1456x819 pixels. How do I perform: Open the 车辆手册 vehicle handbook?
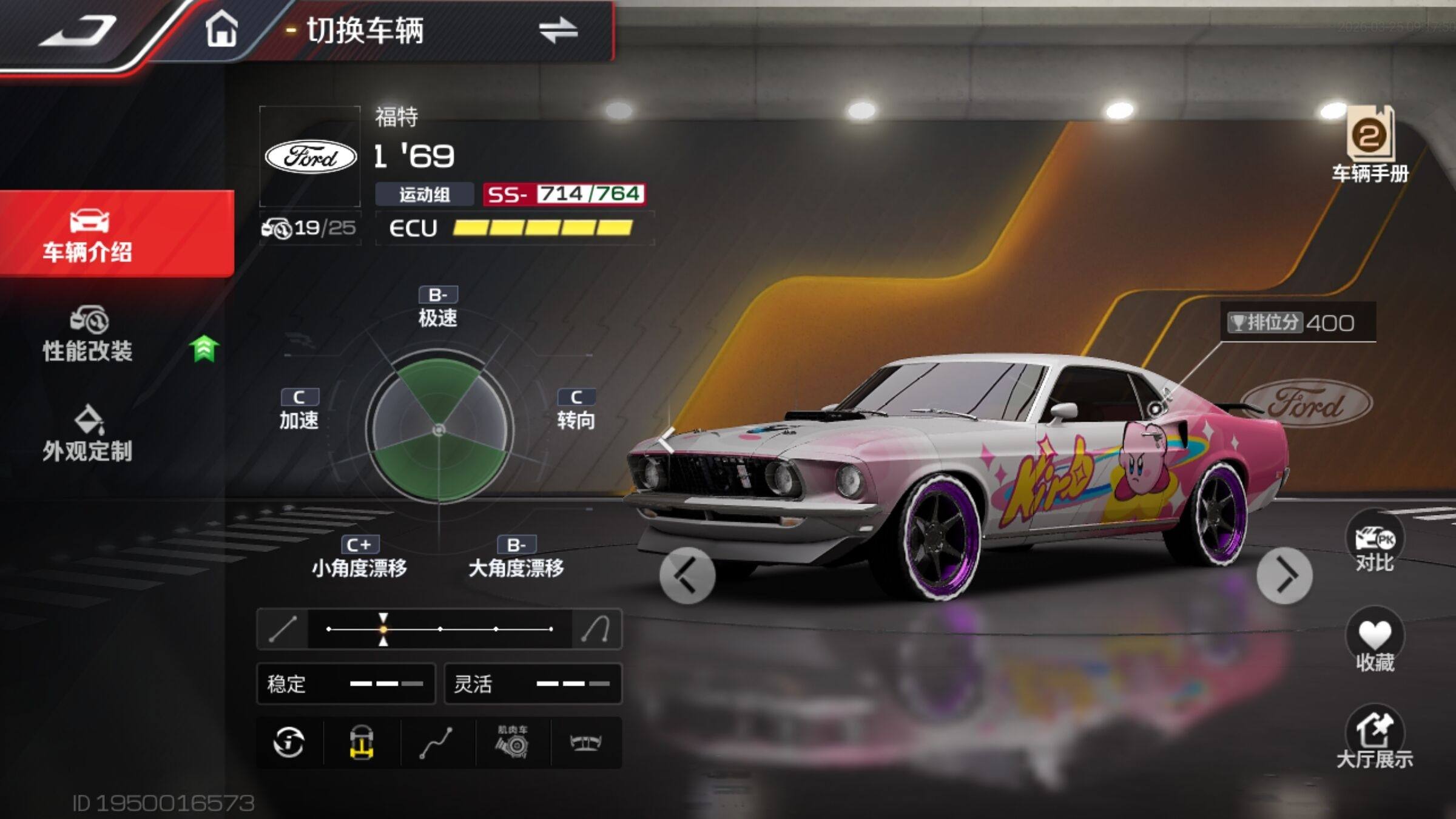tap(1370, 146)
